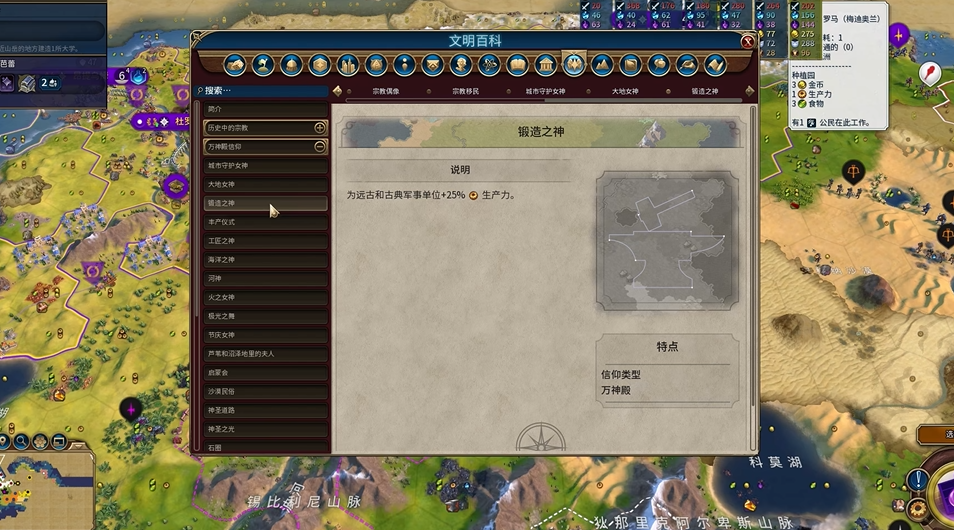Viewport: 954px width, 530px height.
Task: Open the 河神 entry
Action: click(265, 278)
